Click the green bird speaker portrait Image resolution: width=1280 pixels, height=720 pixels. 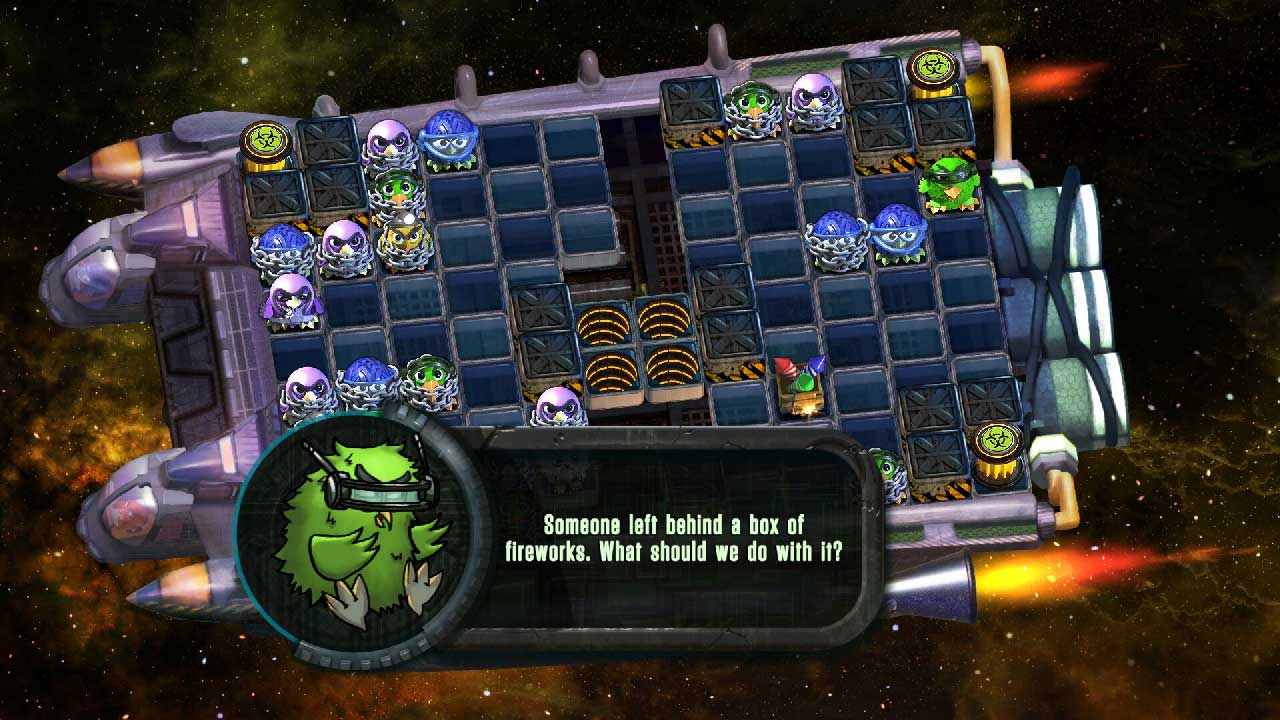[x=362, y=535]
